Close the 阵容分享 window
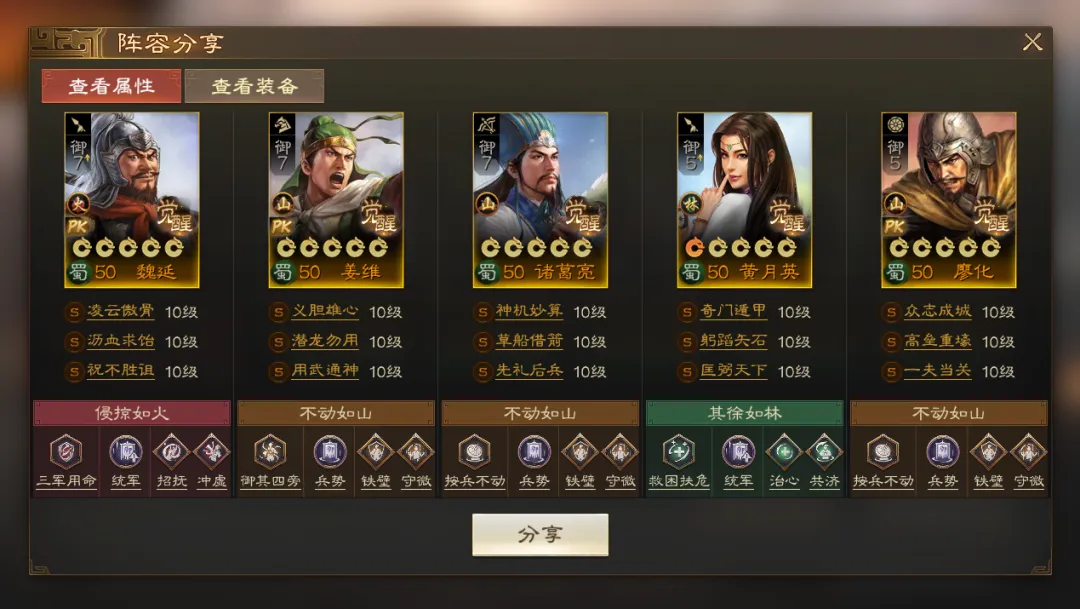Image resolution: width=1080 pixels, height=609 pixels. pos(1032,42)
